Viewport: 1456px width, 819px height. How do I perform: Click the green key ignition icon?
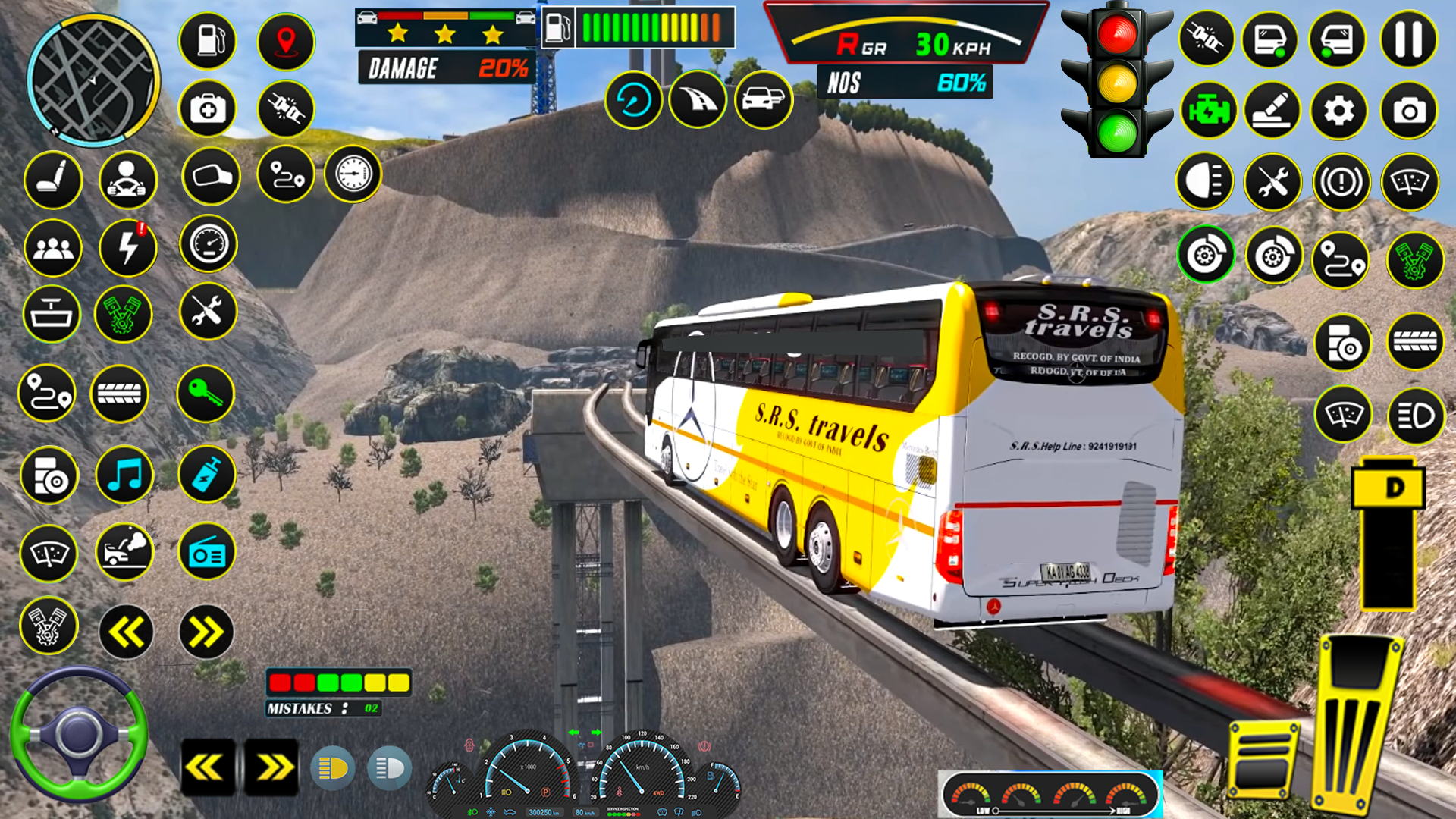click(205, 394)
